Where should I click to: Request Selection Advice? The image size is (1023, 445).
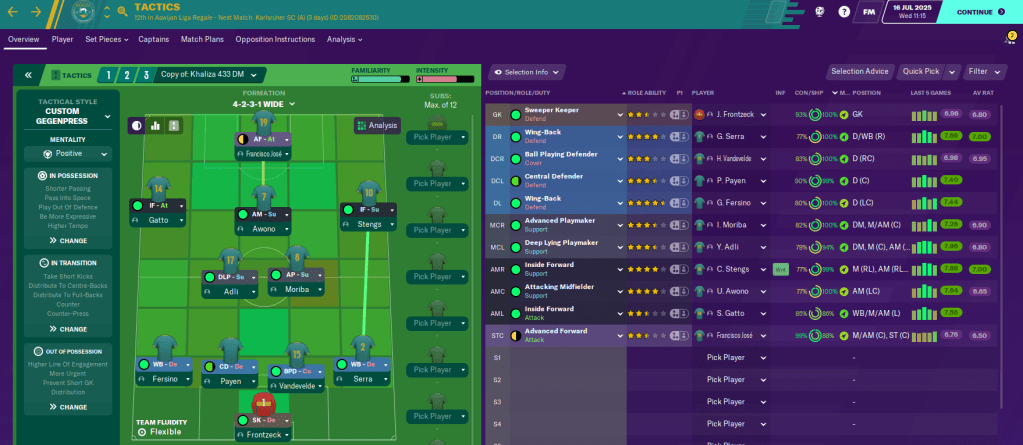pyautogui.click(x=860, y=72)
